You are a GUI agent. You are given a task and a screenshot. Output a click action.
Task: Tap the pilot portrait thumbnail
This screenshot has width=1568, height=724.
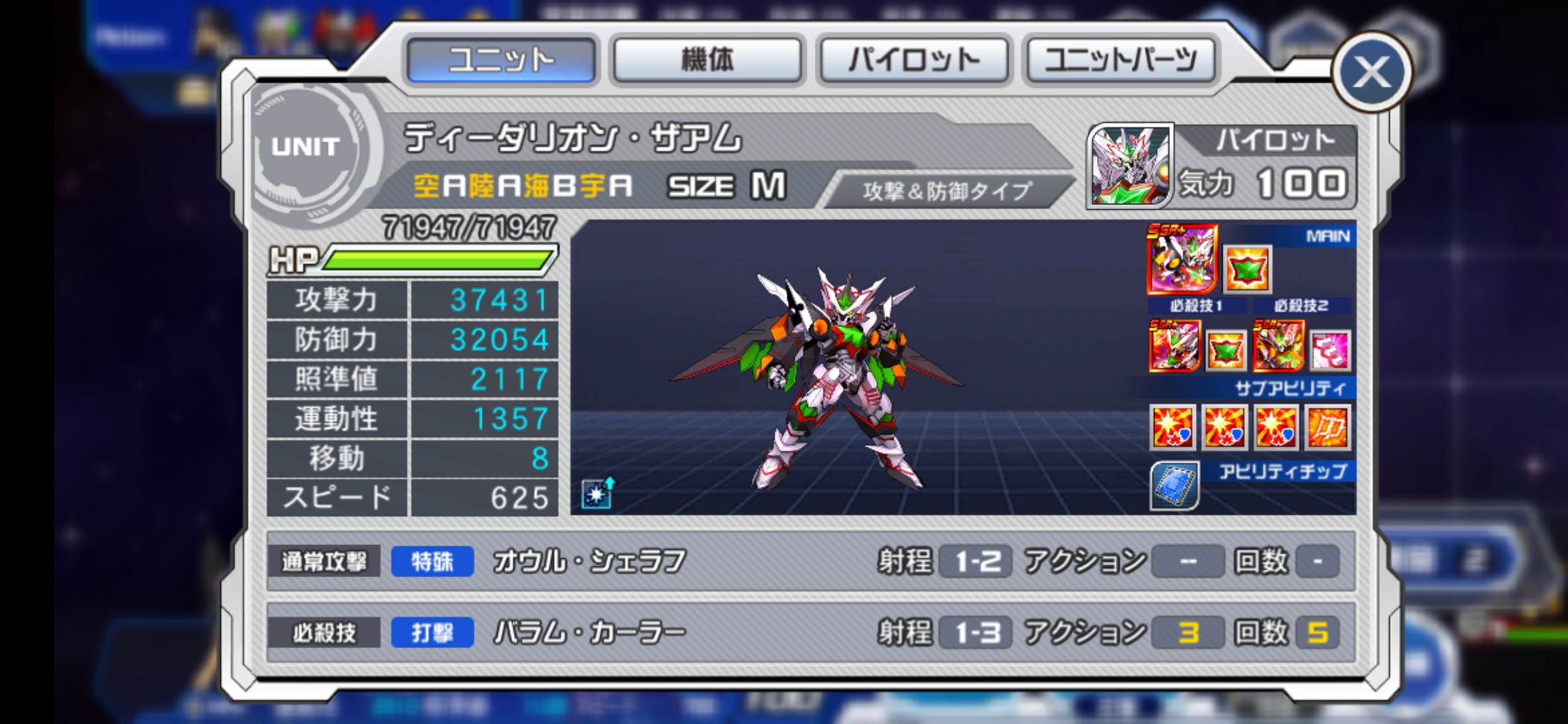pyautogui.click(x=1130, y=164)
